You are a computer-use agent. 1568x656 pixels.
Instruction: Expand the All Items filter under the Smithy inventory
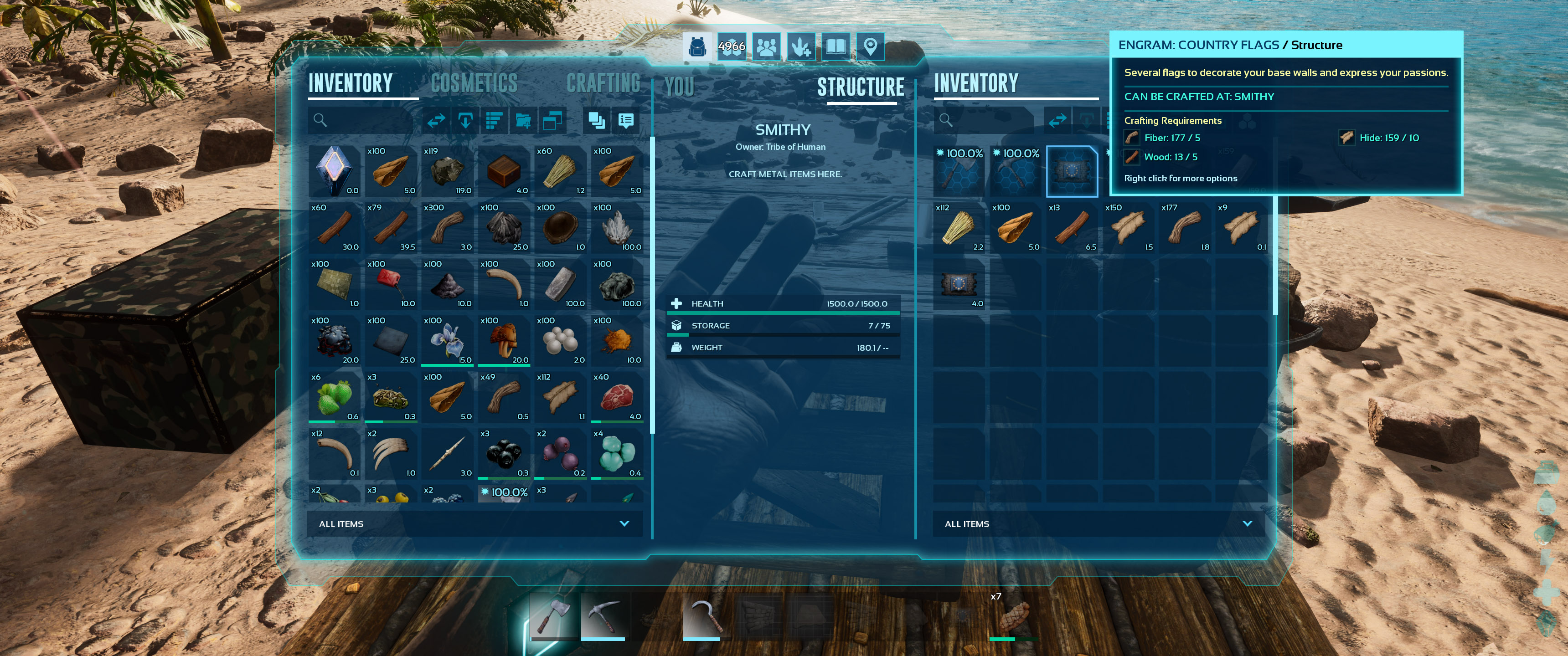click(1096, 523)
